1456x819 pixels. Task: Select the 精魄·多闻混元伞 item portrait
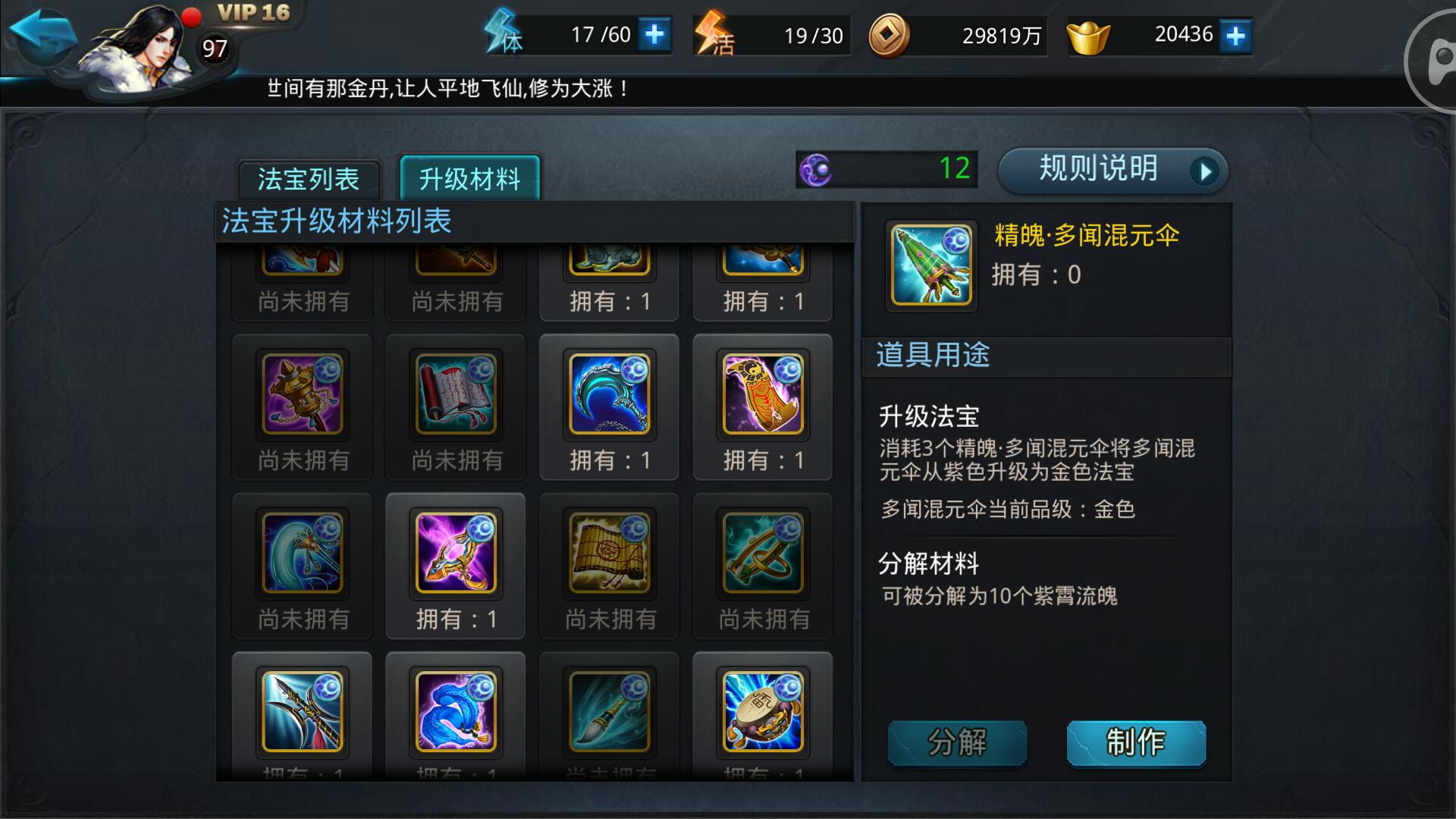930,267
